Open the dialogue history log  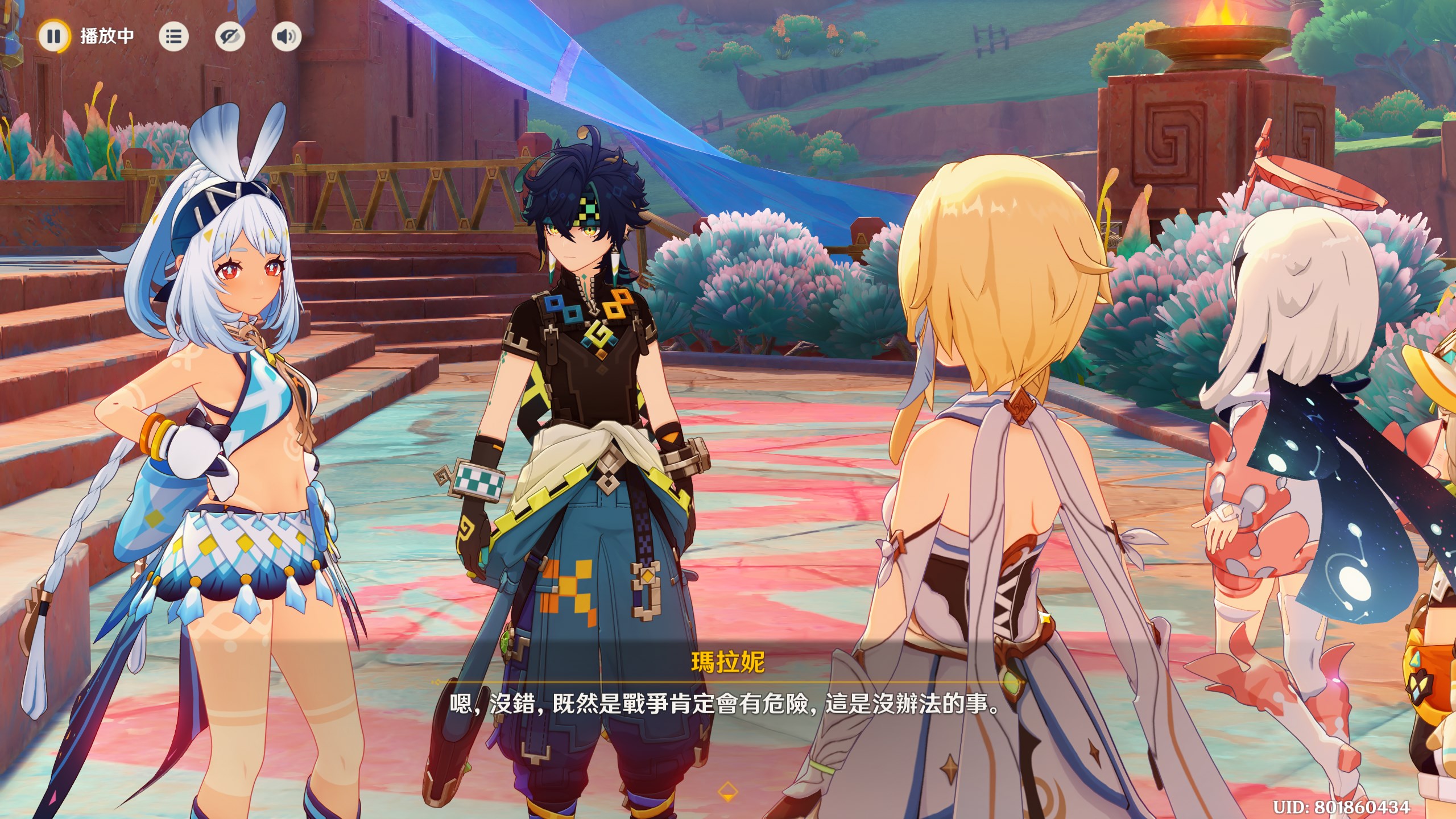173,37
